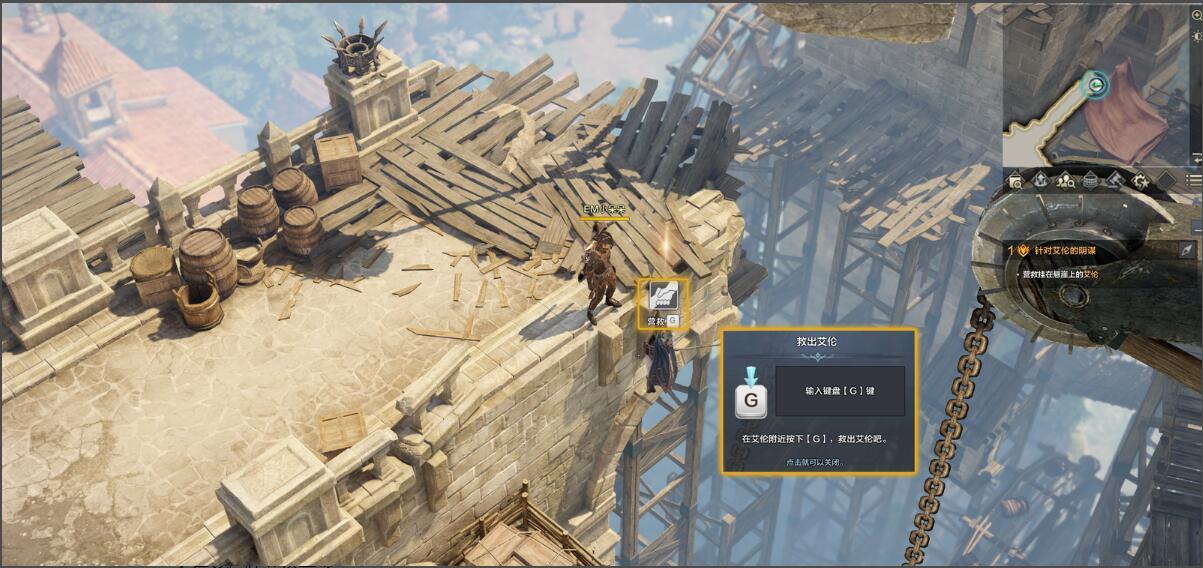Viewport: 1203px width, 568px height.
Task: Dismiss the 救出艾伦 tutorial popup
Action: point(816,462)
